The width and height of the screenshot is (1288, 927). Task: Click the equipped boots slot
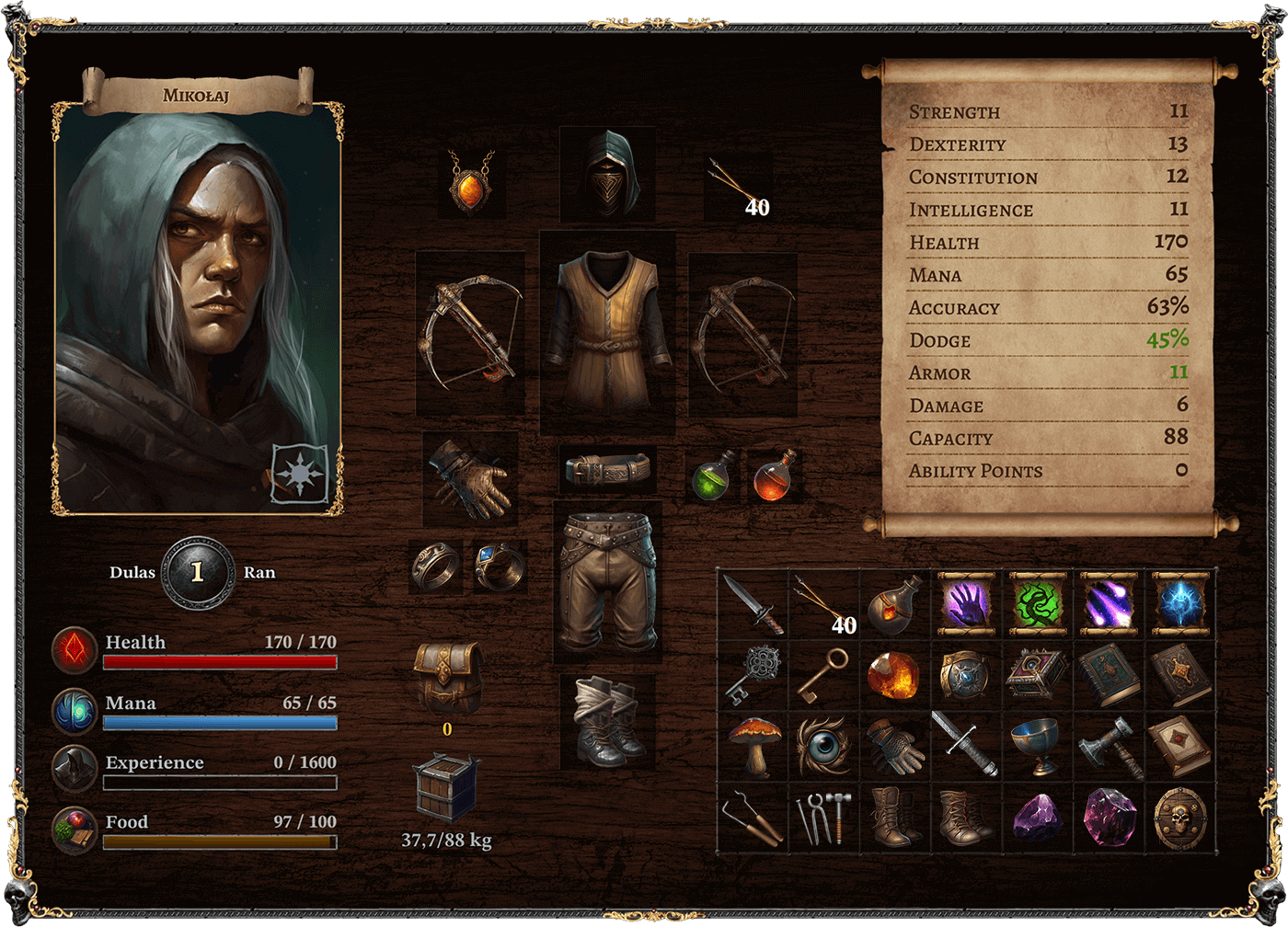(x=607, y=722)
